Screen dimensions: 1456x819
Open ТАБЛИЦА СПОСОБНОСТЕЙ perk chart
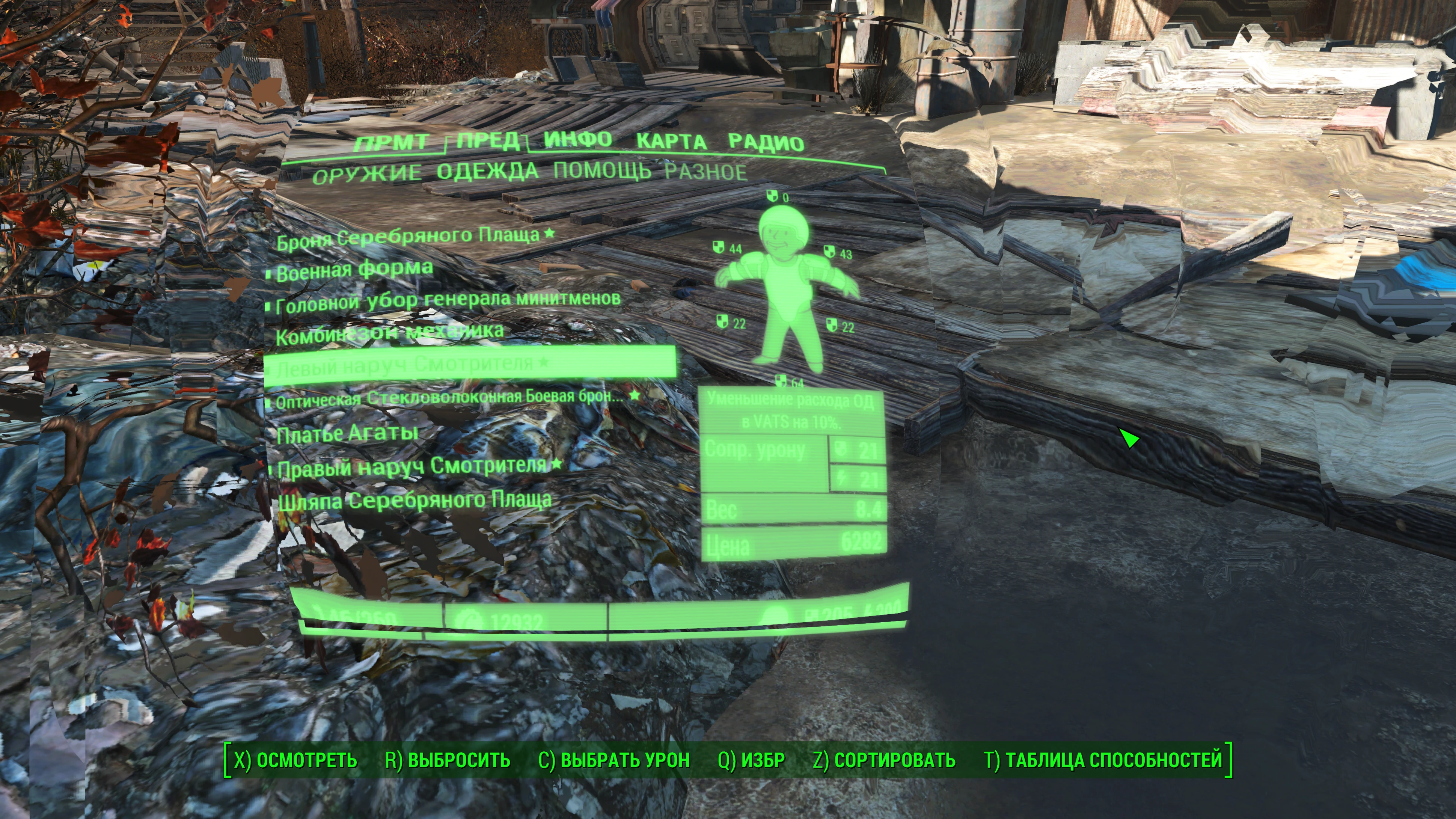pos(1103,760)
